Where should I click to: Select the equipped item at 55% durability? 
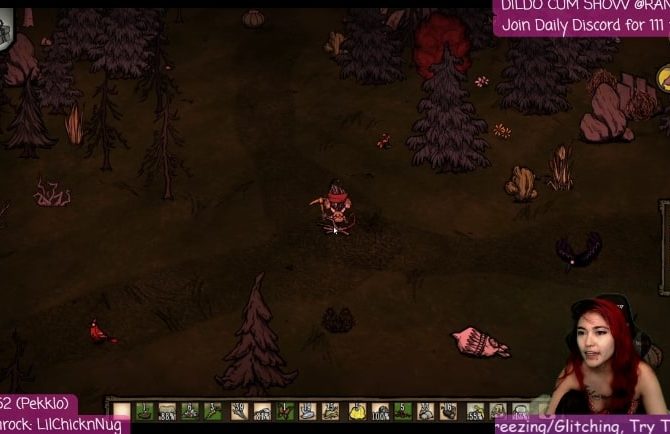[474, 410]
